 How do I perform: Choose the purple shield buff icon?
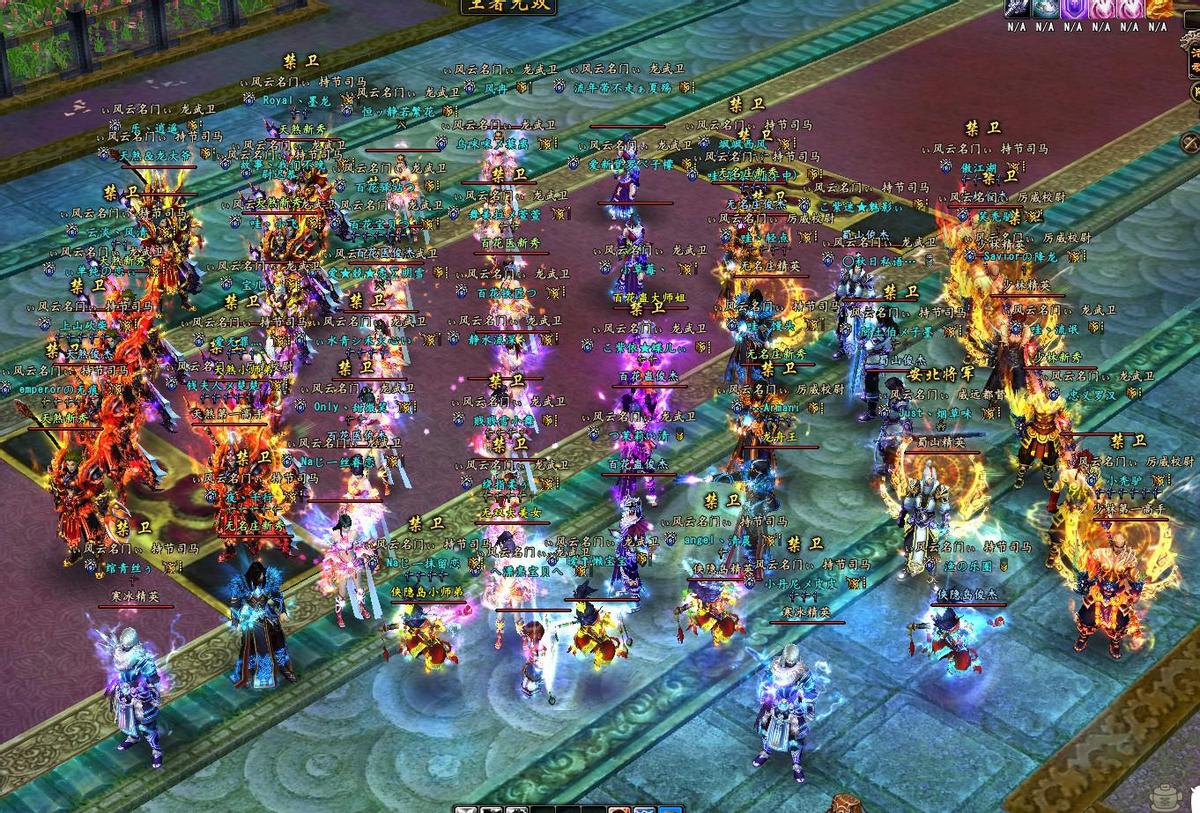[1073, 8]
